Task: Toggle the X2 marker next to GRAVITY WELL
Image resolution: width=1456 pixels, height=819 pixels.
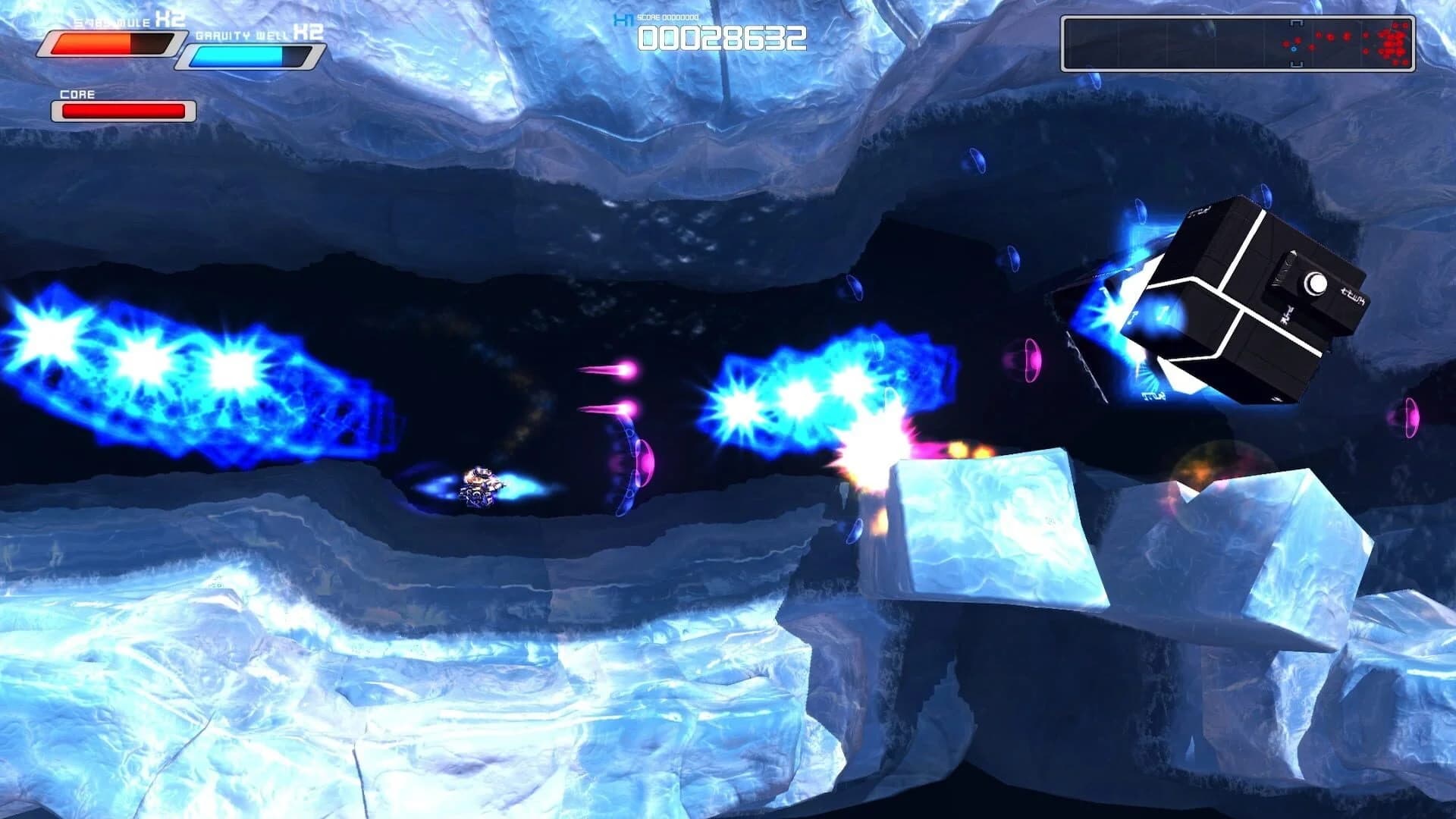Action: click(x=309, y=34)
